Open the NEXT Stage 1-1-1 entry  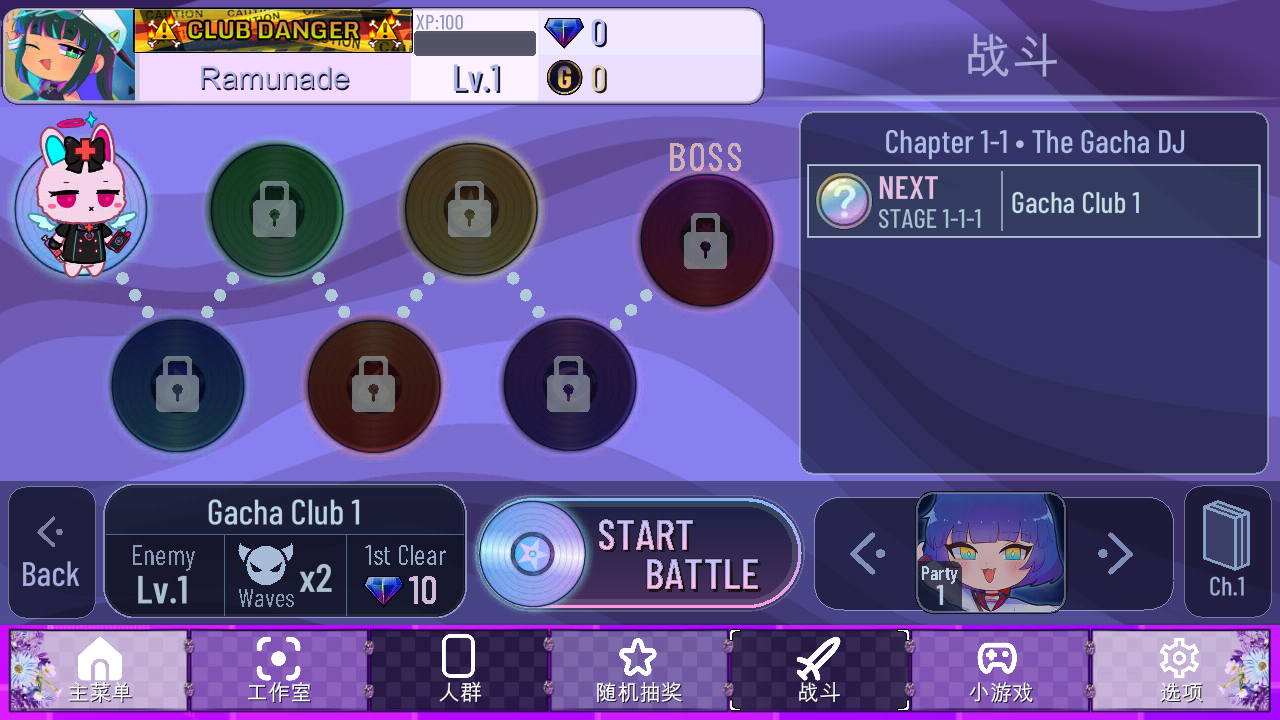[x=1033, y=202]
